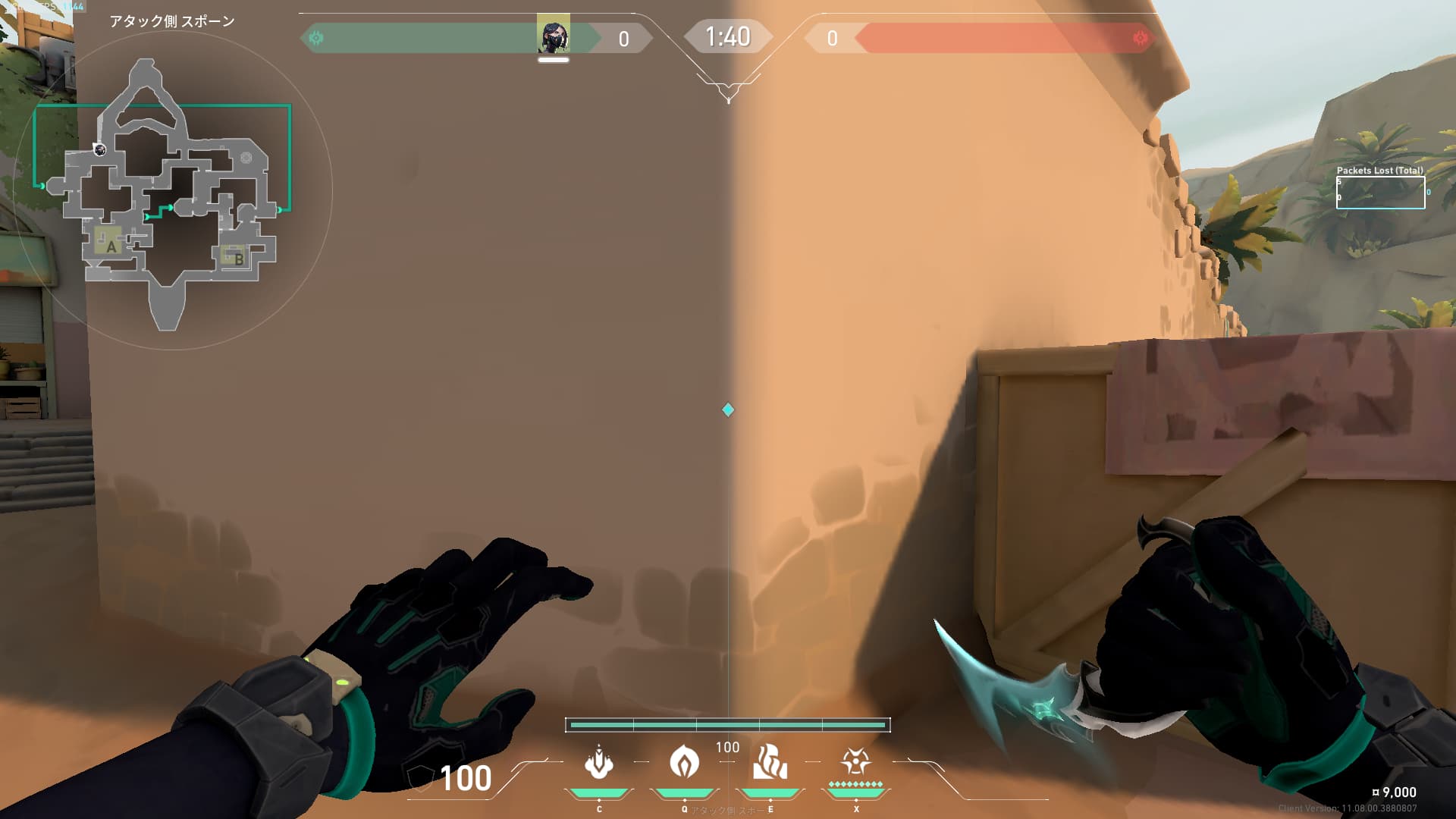Select the B site marker on the minimap

point(237,259)
